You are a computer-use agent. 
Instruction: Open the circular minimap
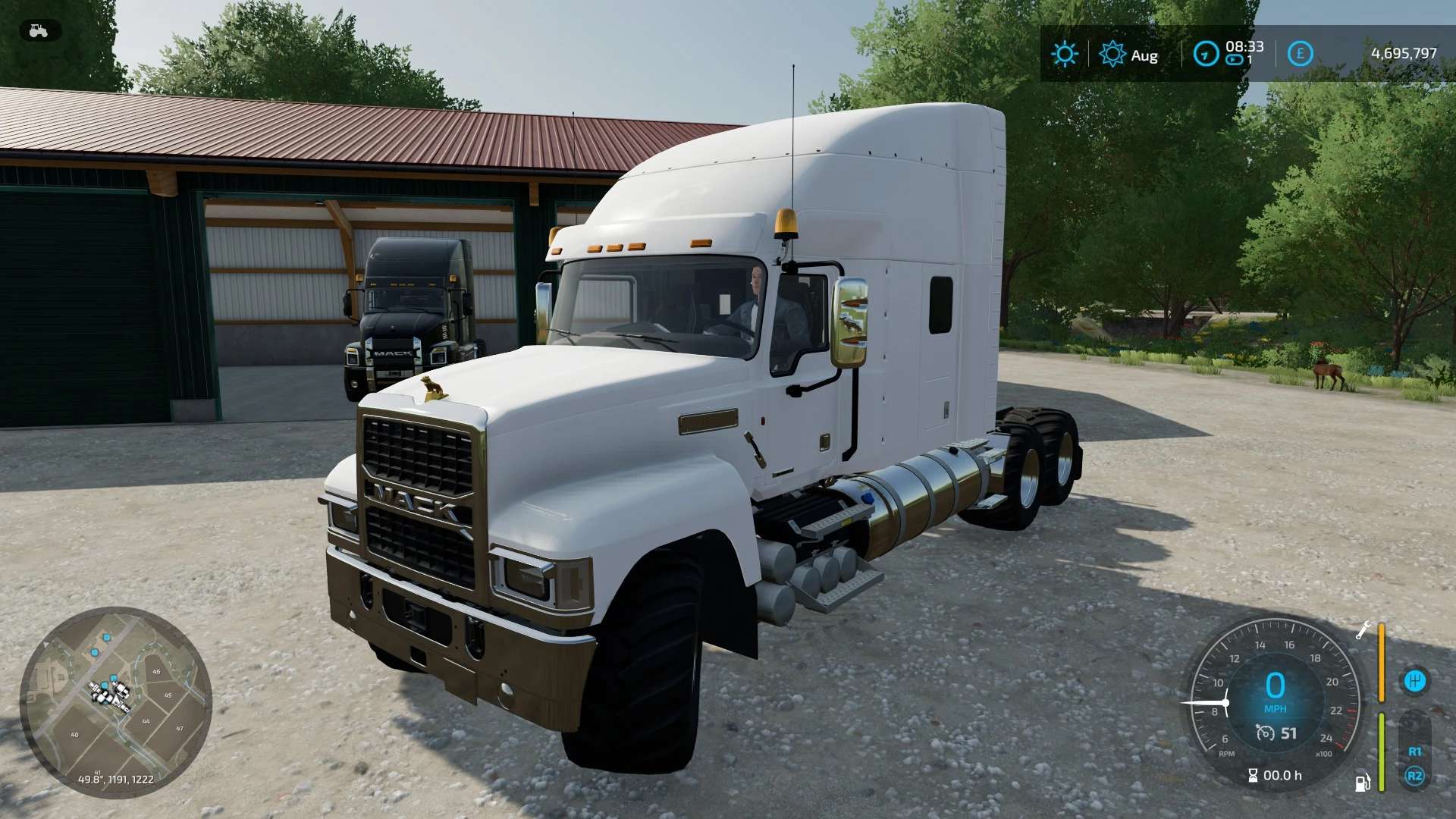(x=115, y=701)
